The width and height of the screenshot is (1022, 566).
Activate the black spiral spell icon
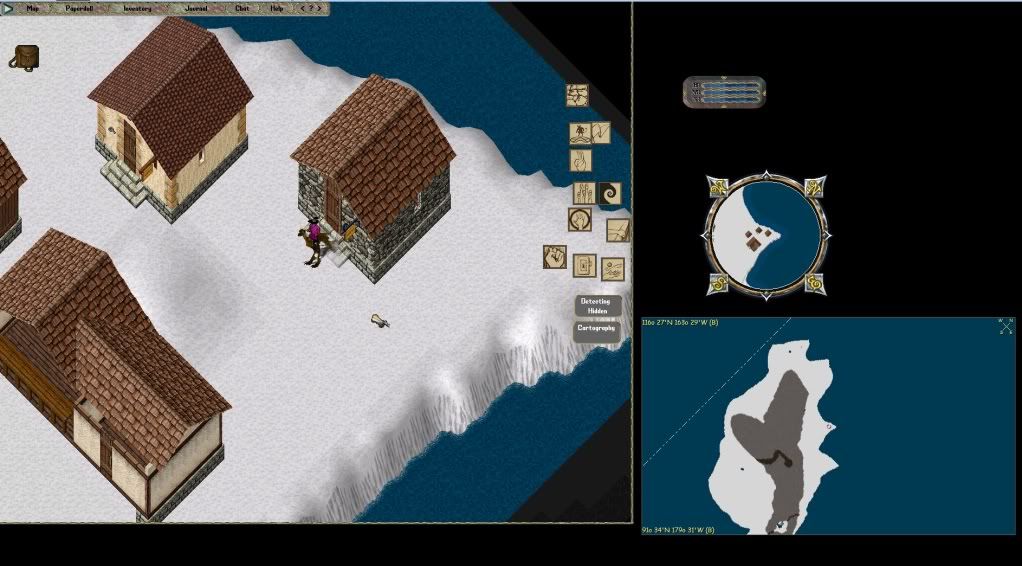(609, 192)
